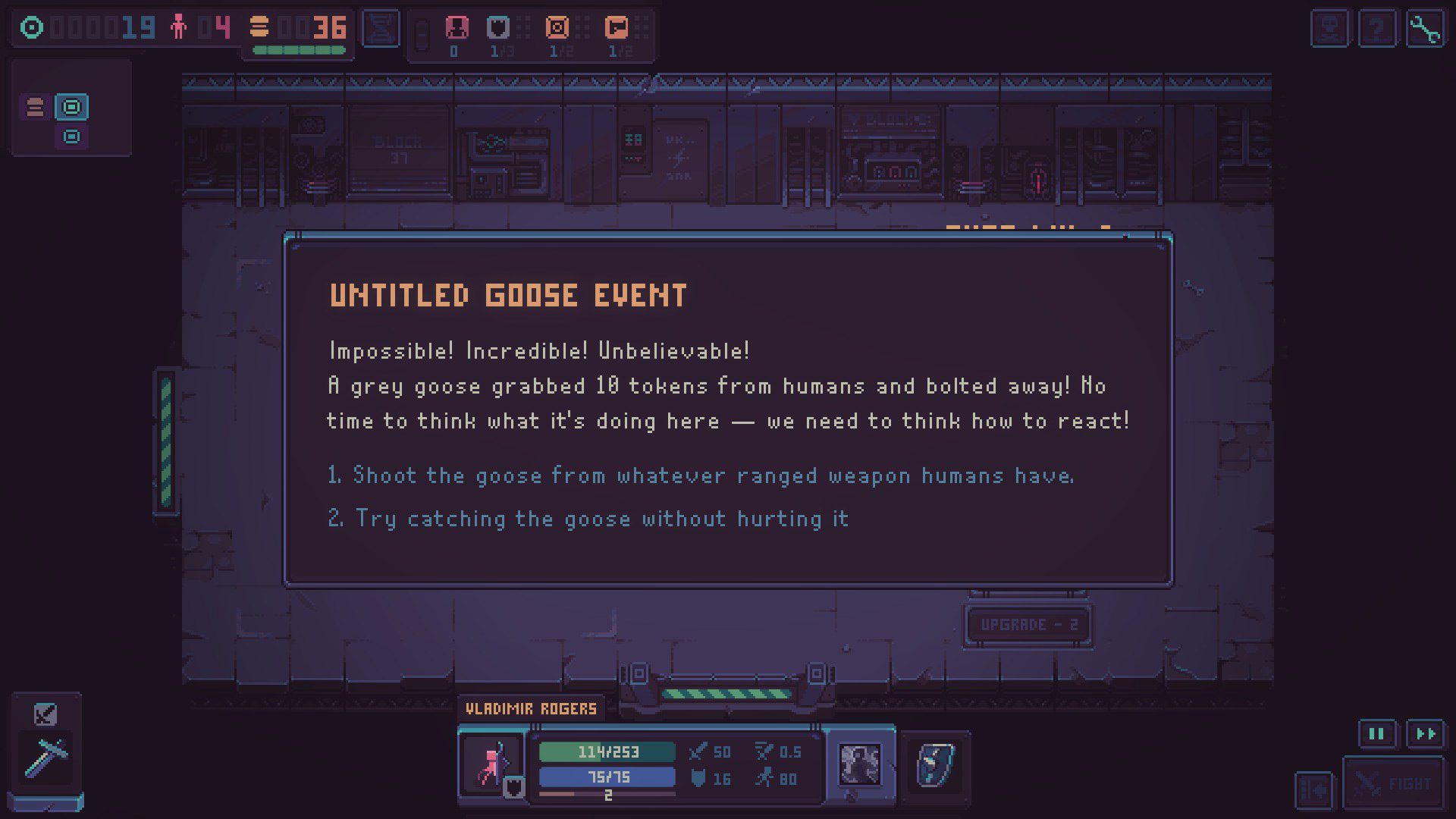
Task: Click Vladimir Rogers' green health bar
Action: point(607,752)
